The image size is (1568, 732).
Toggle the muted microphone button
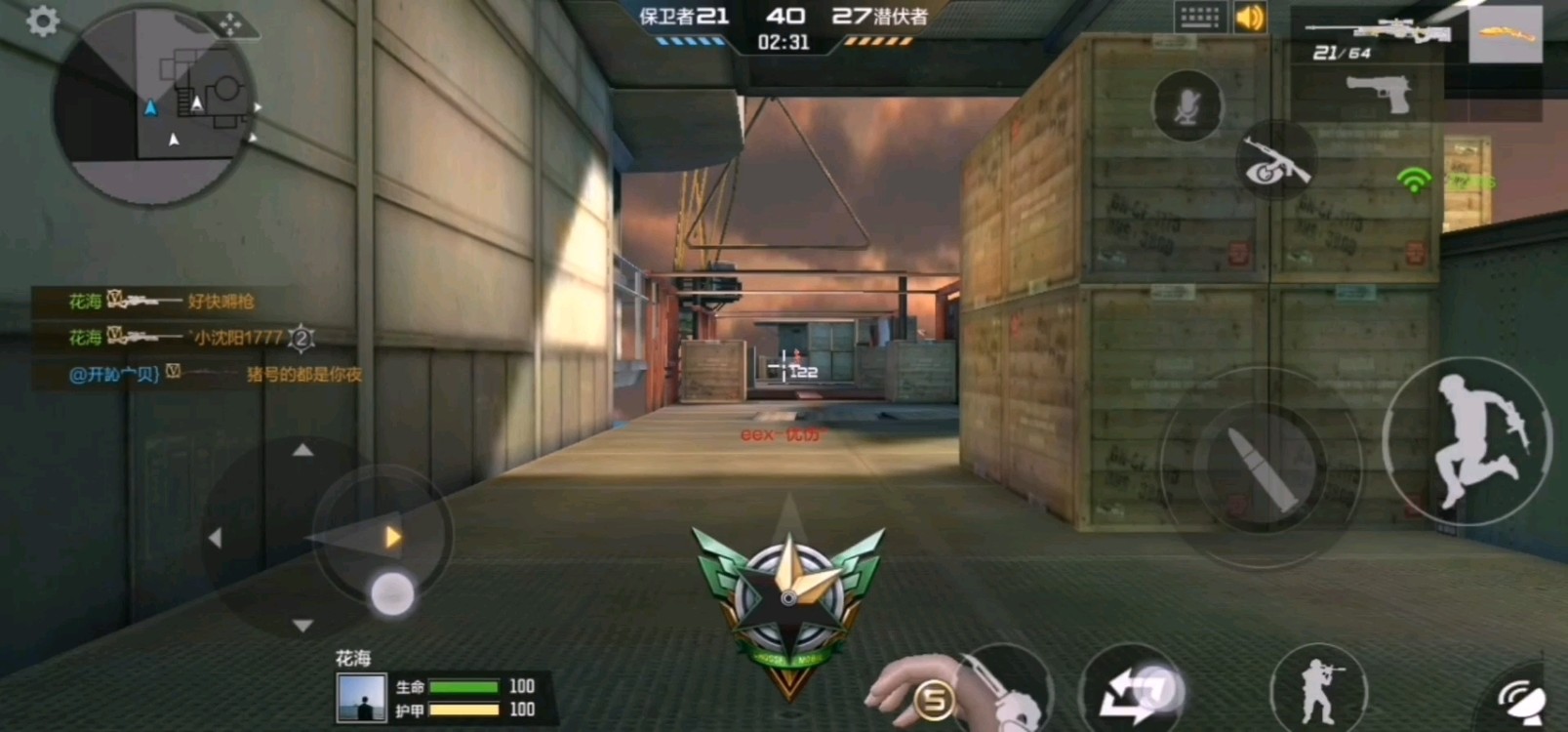[x=1186, y=106]
